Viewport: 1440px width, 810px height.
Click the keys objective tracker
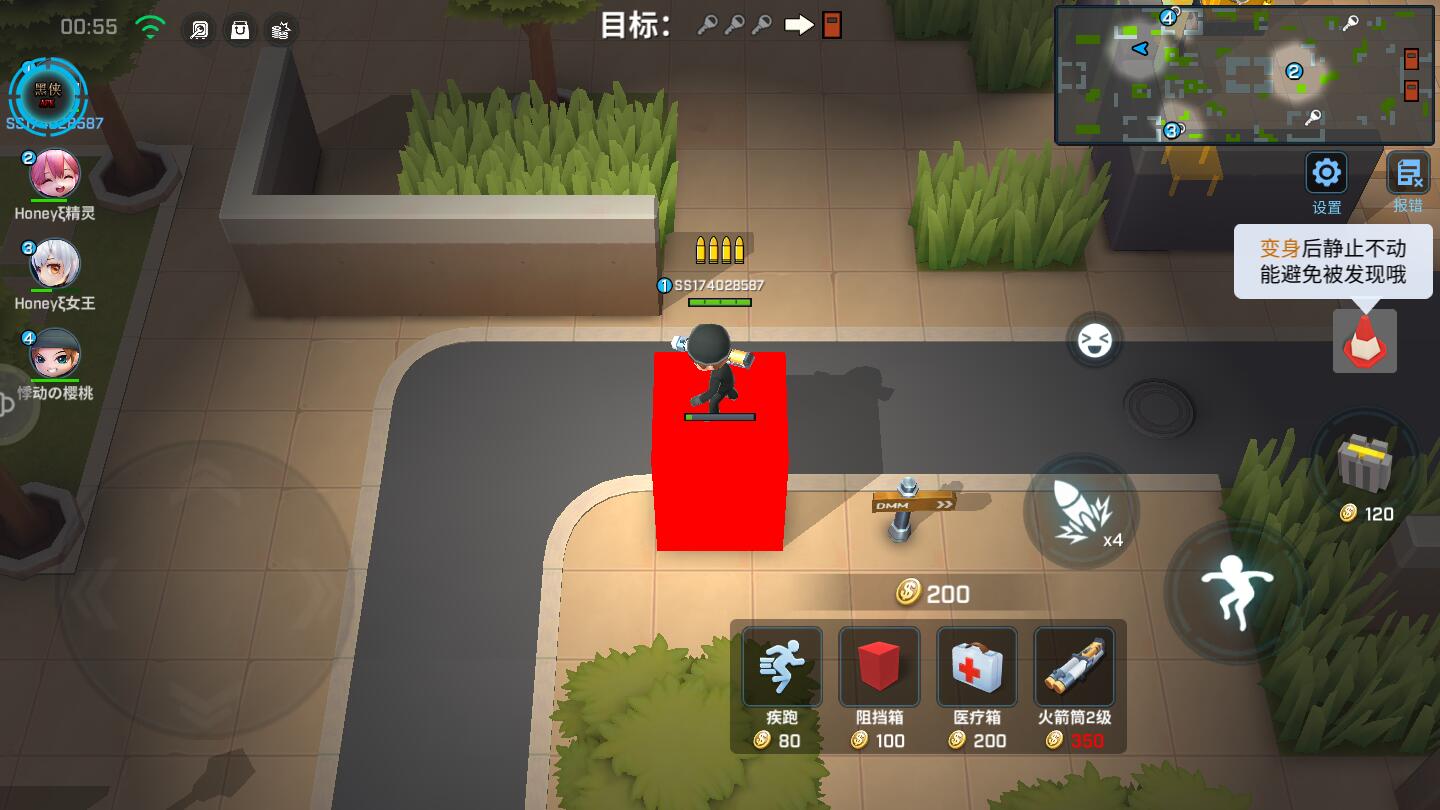click(x=735, y=26)
